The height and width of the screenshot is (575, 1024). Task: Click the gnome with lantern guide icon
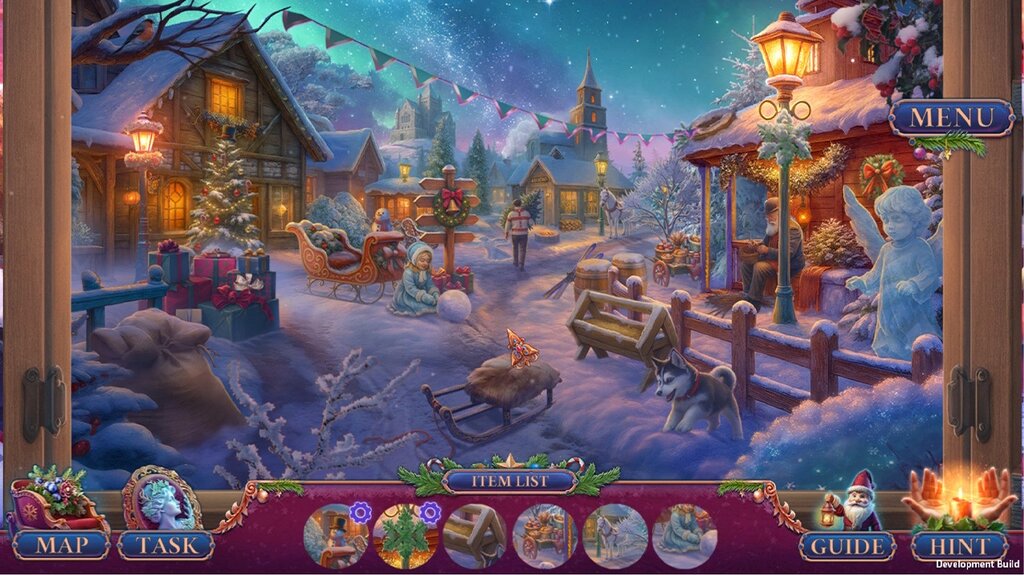click(x=849, y=499)
